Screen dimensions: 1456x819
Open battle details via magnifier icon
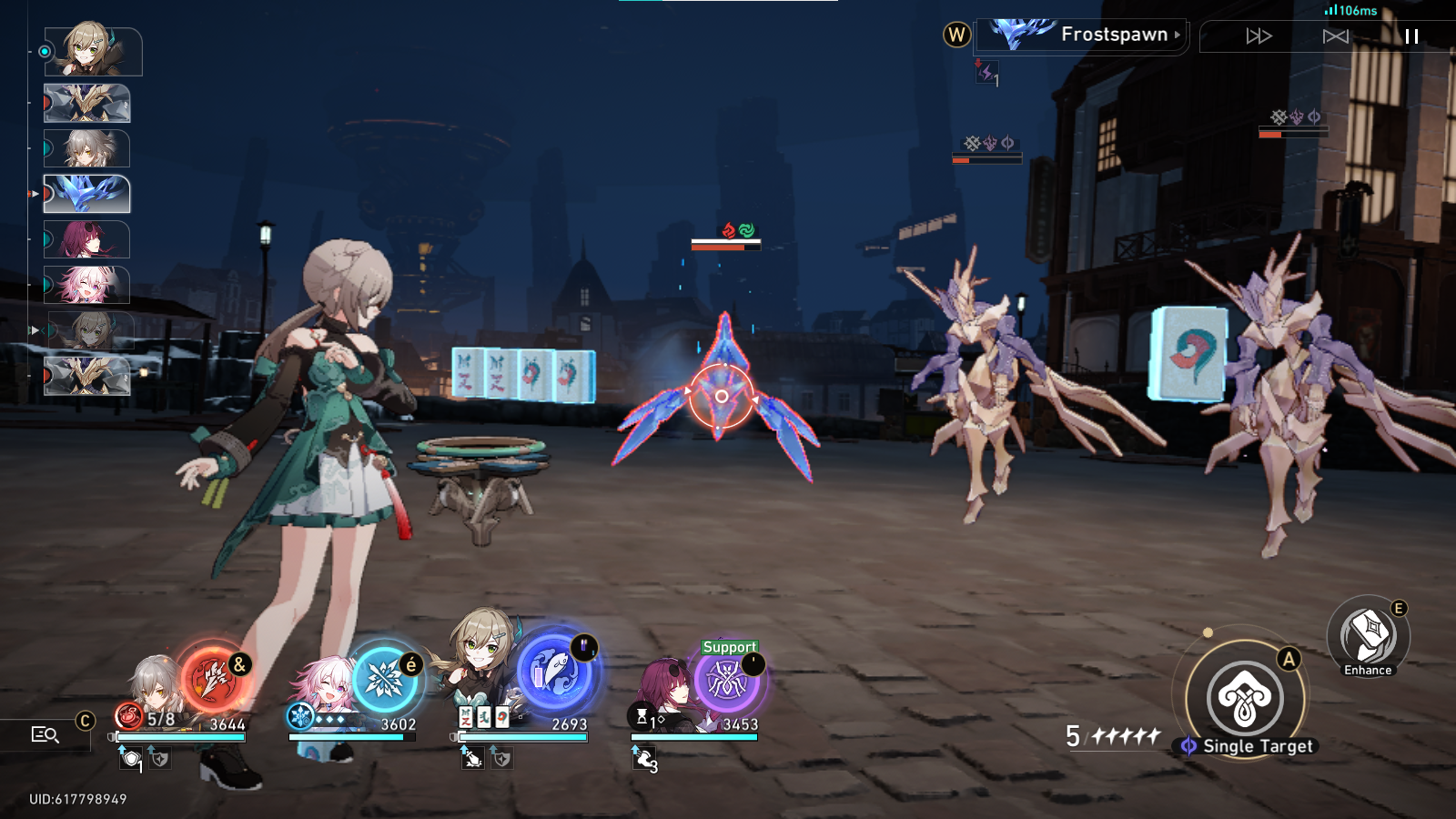(x=45, y=732)
